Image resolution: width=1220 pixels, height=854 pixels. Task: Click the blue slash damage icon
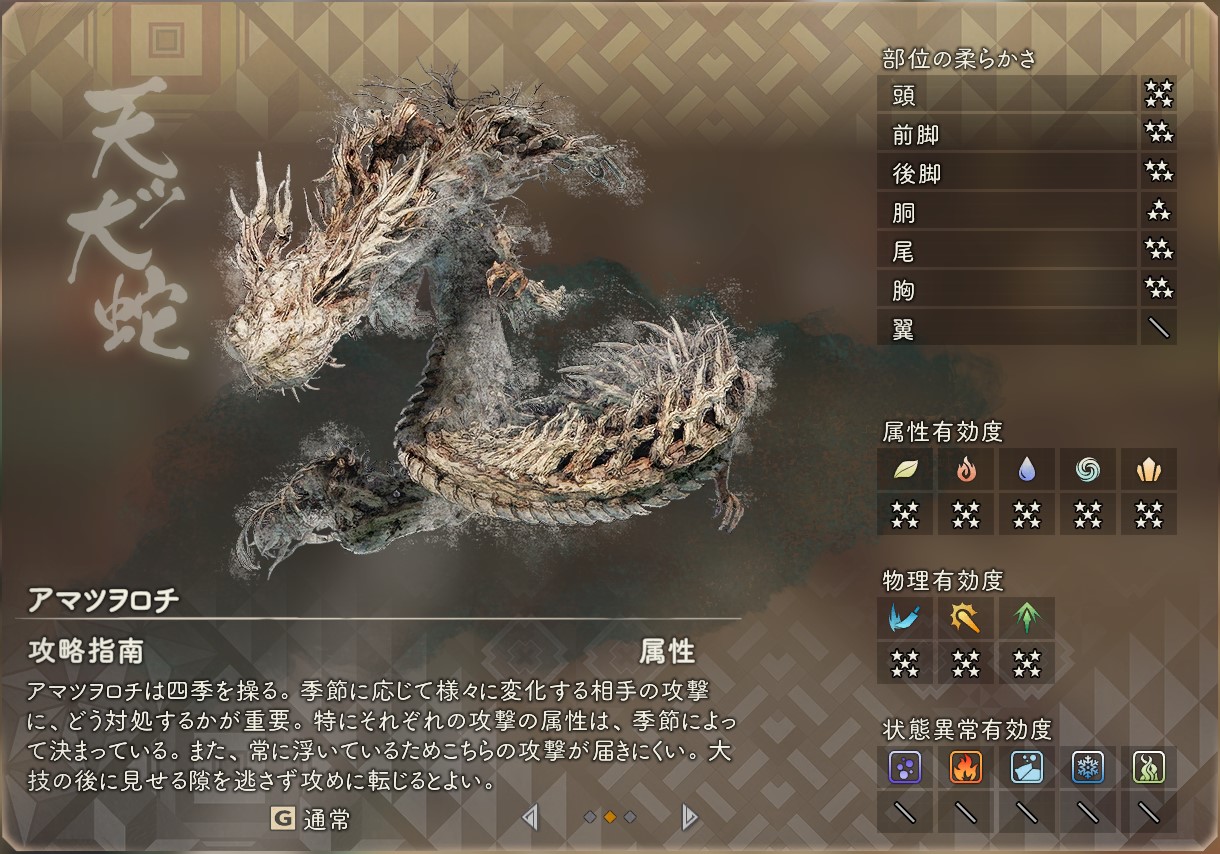tap(905, 617)
